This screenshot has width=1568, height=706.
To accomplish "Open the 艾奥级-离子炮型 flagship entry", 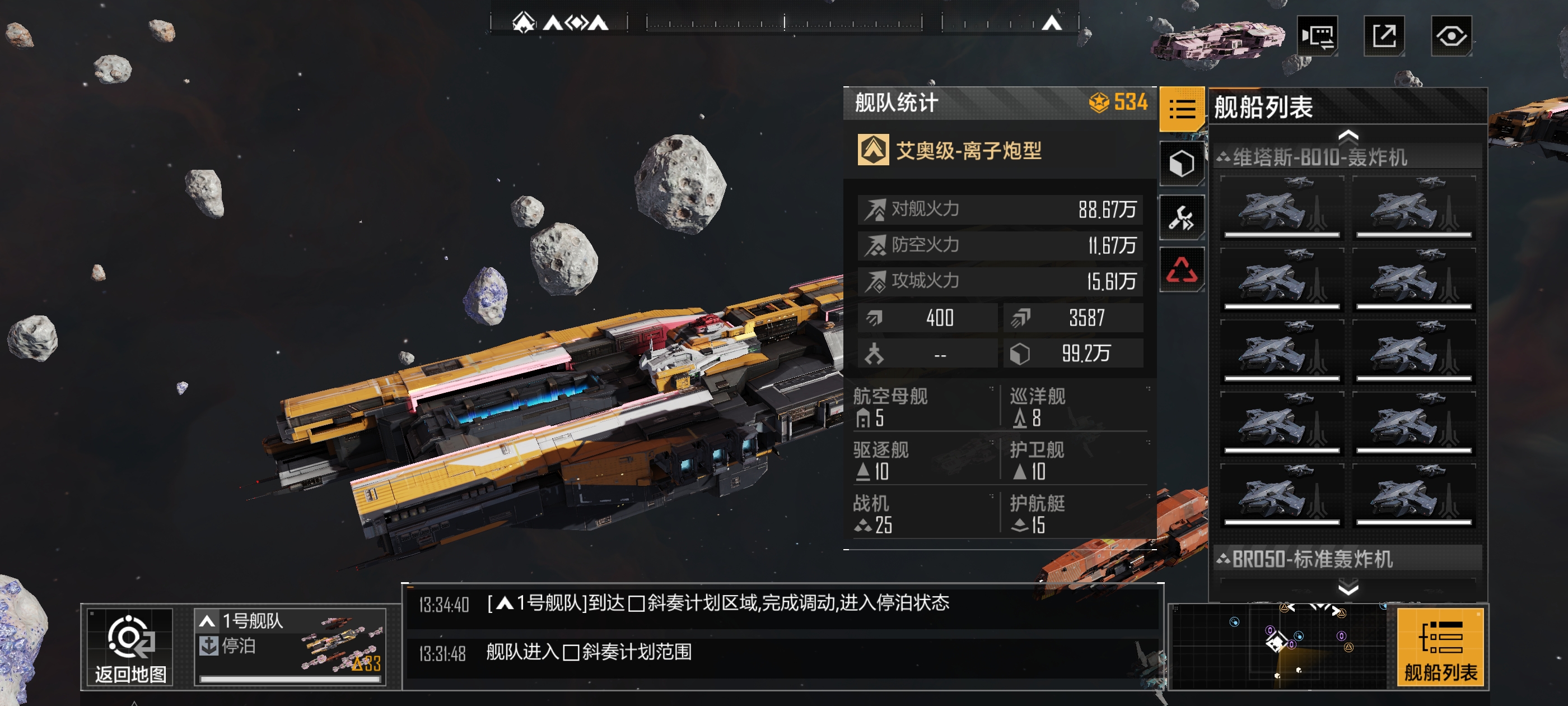I will [x=965, y=150].
